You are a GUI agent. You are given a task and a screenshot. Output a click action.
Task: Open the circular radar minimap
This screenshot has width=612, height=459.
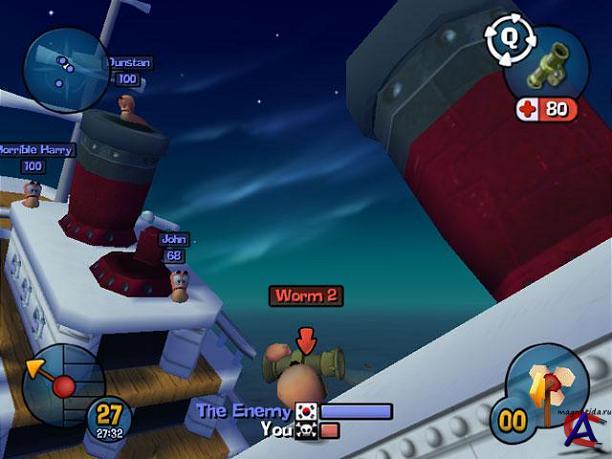click(x=66, y=67)
